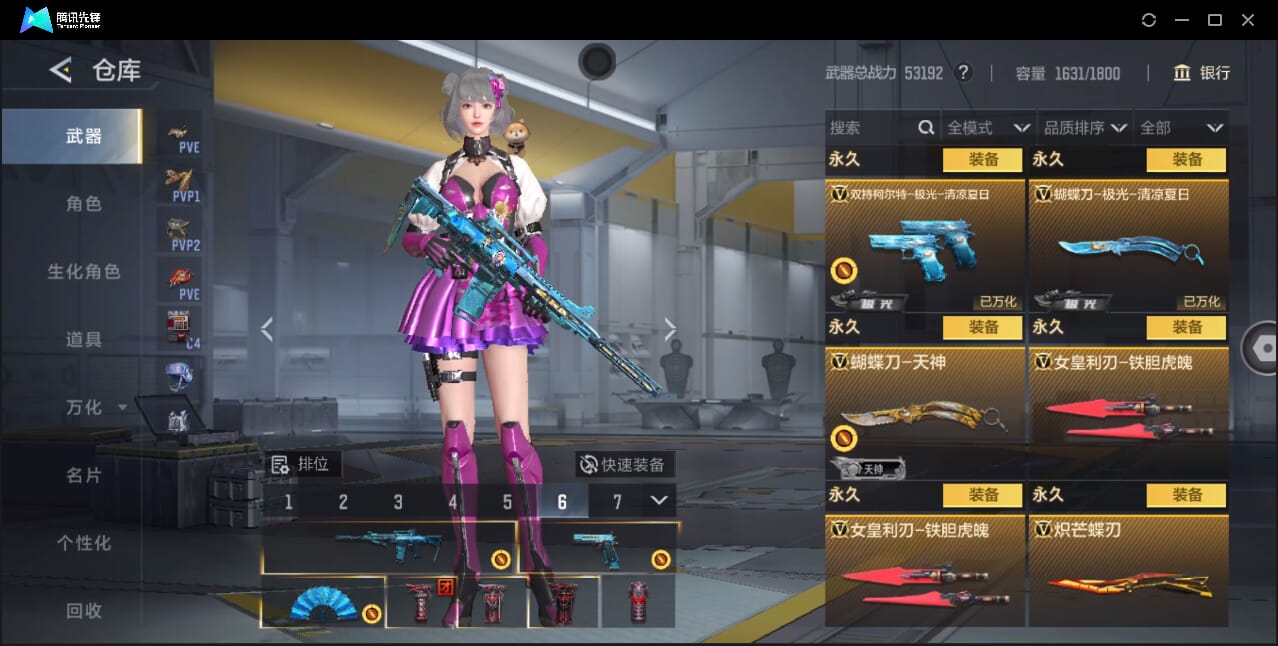Open the 排位 loadout selector
This screenshot has width=1278, height=646.
click(305, 464)
